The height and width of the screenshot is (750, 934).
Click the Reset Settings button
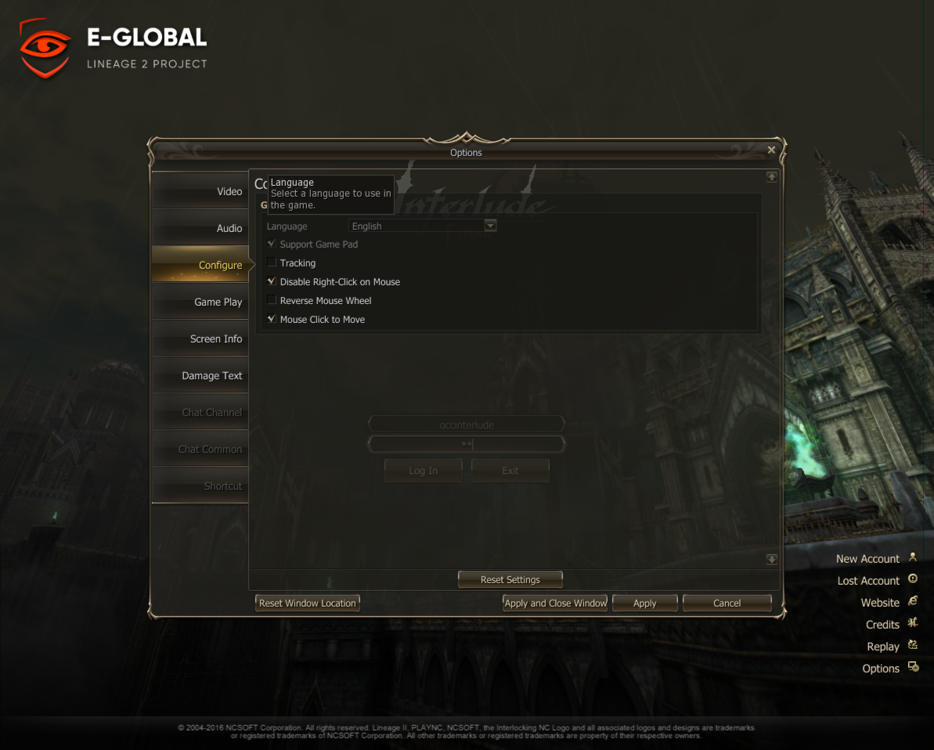(x=510, y=580)
